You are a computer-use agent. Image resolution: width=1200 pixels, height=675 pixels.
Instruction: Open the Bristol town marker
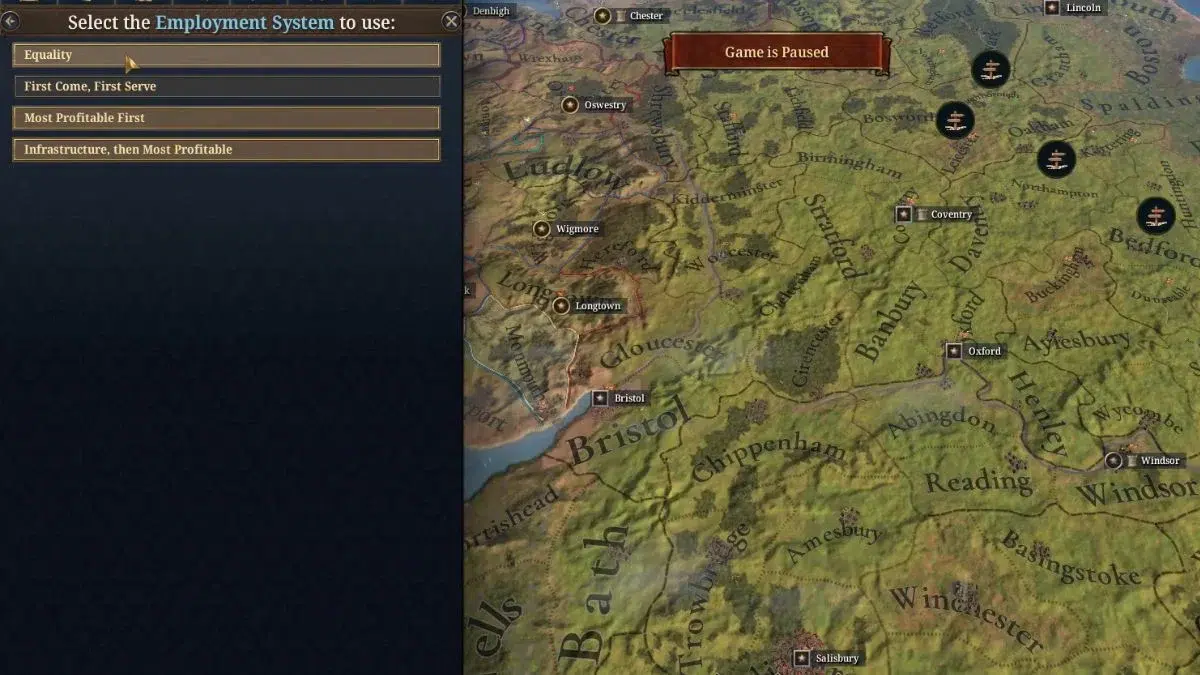coord(601,398)
